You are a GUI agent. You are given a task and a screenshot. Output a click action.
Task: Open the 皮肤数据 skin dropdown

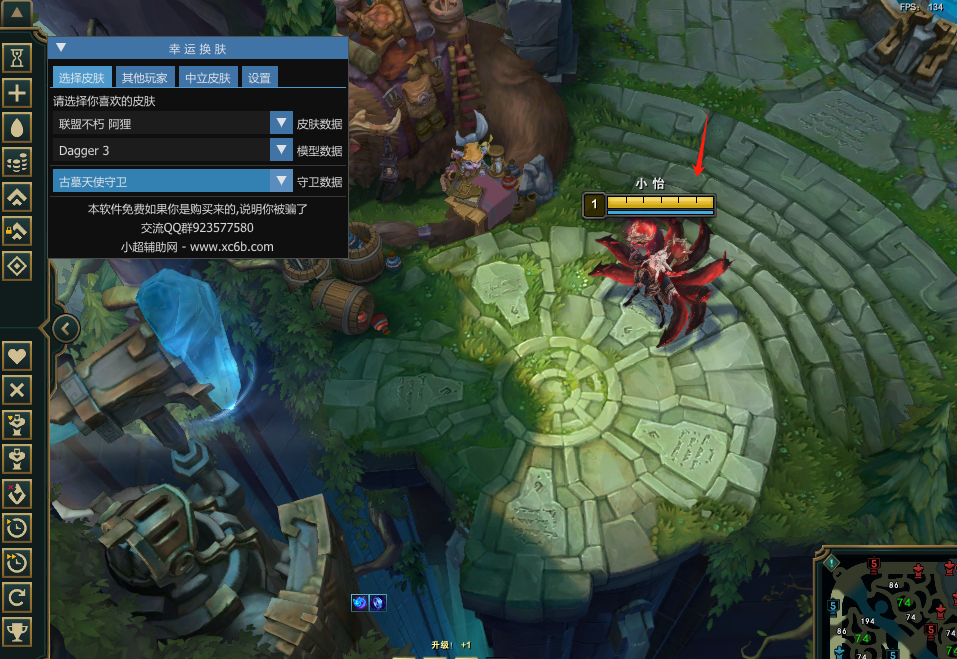point(280,123)
